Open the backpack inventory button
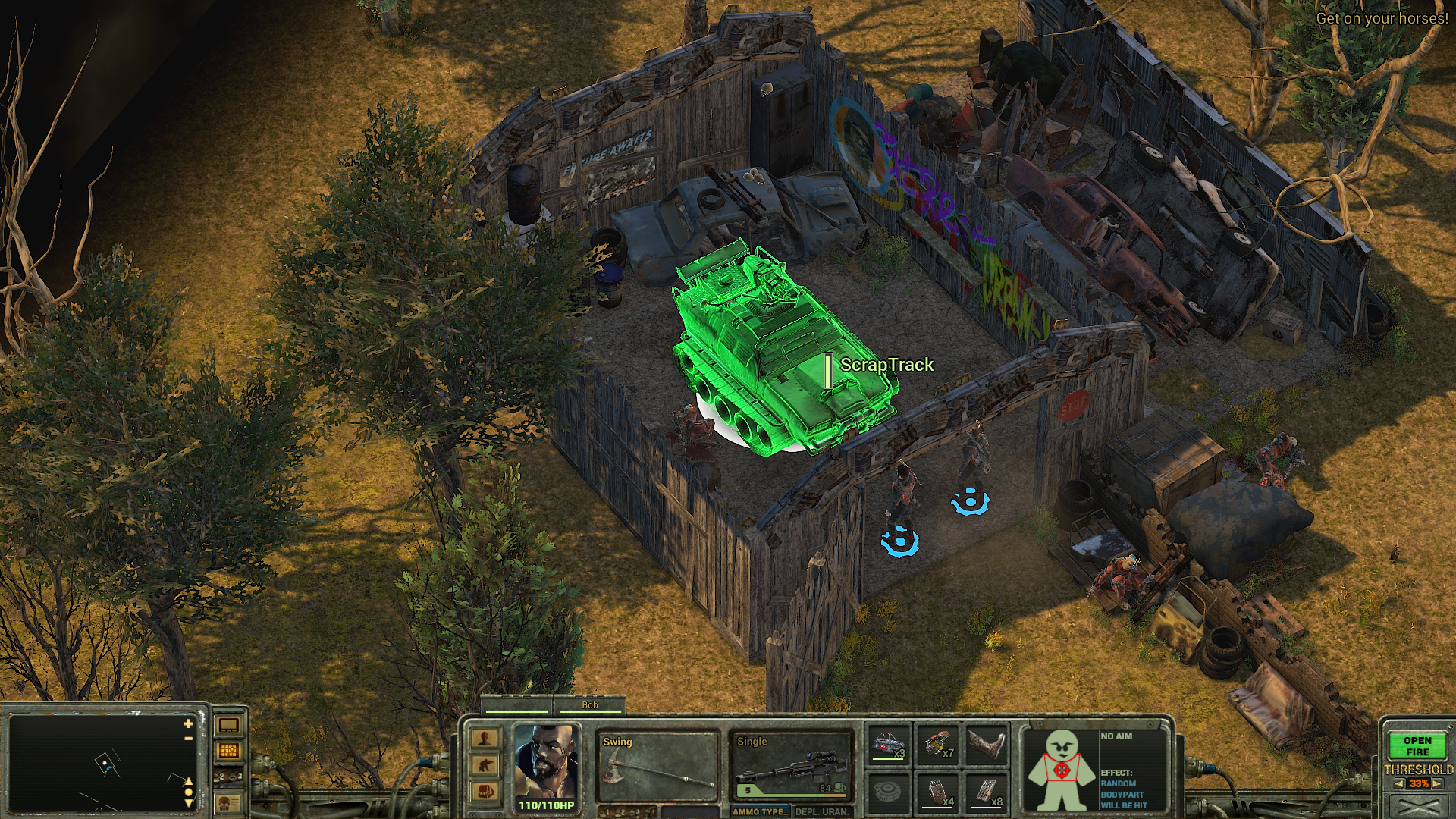 [485, 792]
